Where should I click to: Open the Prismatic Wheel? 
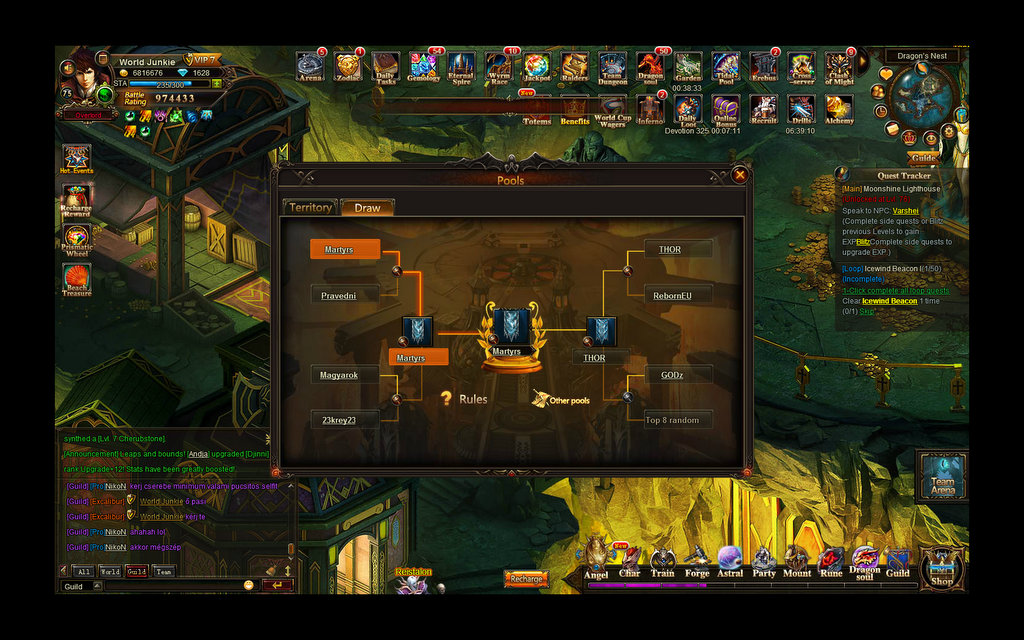pyautogui.click(x=77, y=241)
